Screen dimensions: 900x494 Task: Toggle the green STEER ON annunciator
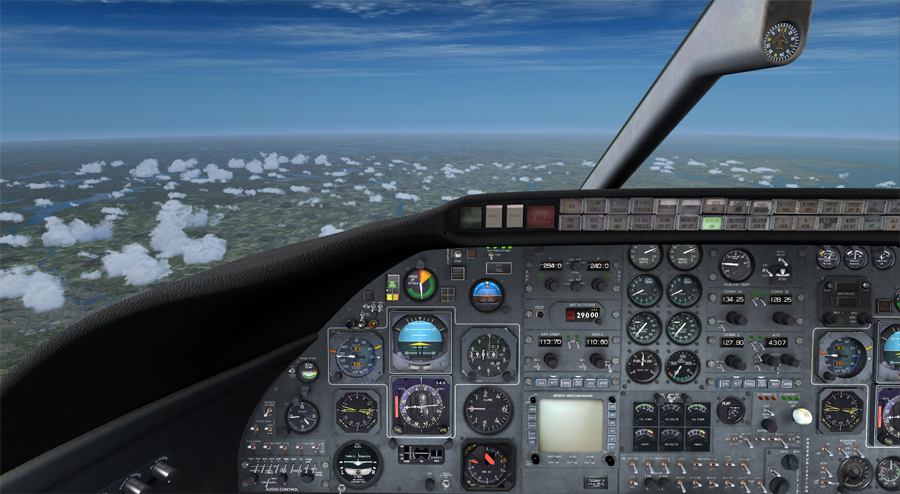(712, 223)
